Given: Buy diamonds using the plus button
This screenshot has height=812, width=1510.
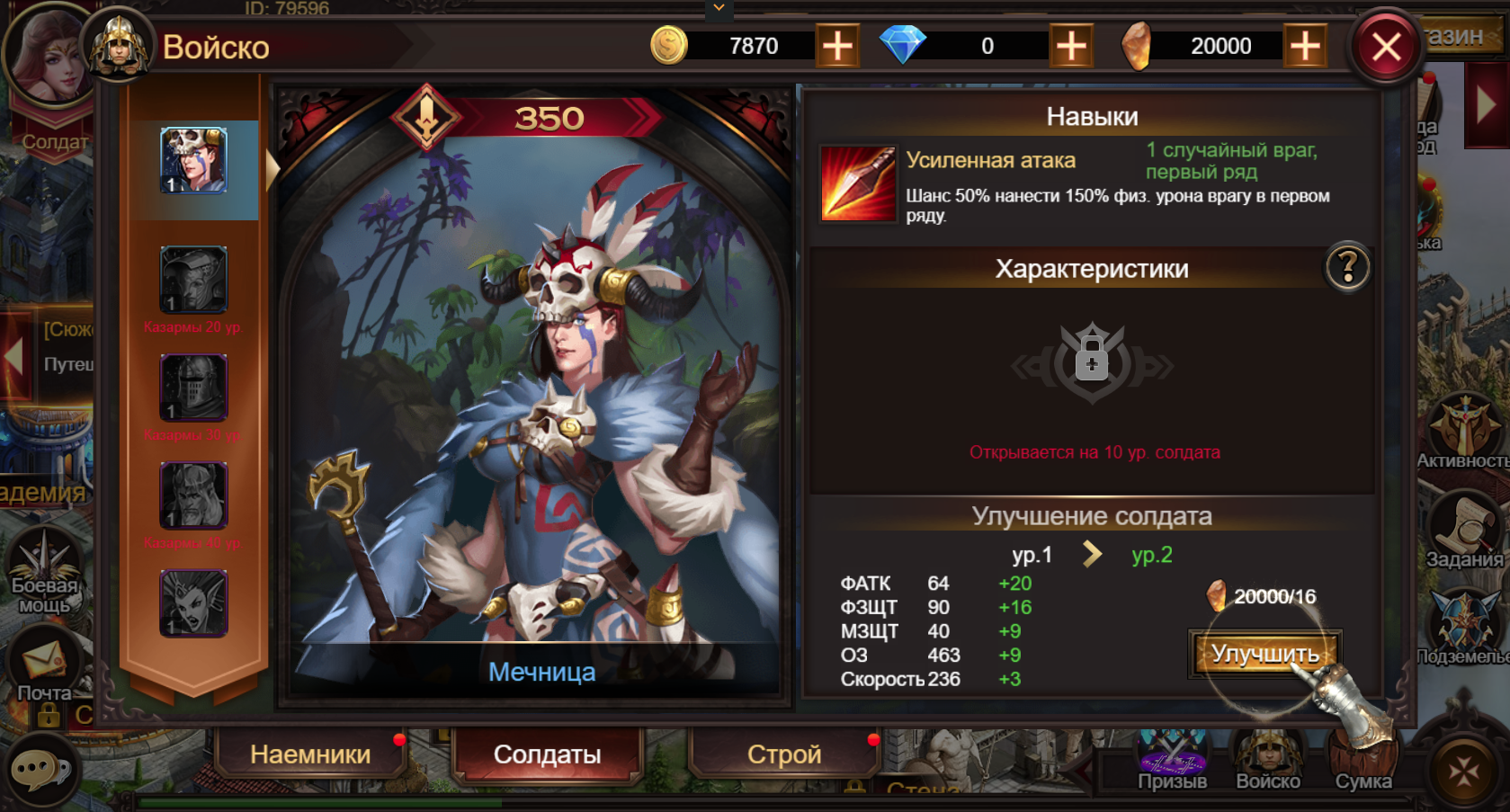Looking at the screenshot, I should pos(1071,46).
